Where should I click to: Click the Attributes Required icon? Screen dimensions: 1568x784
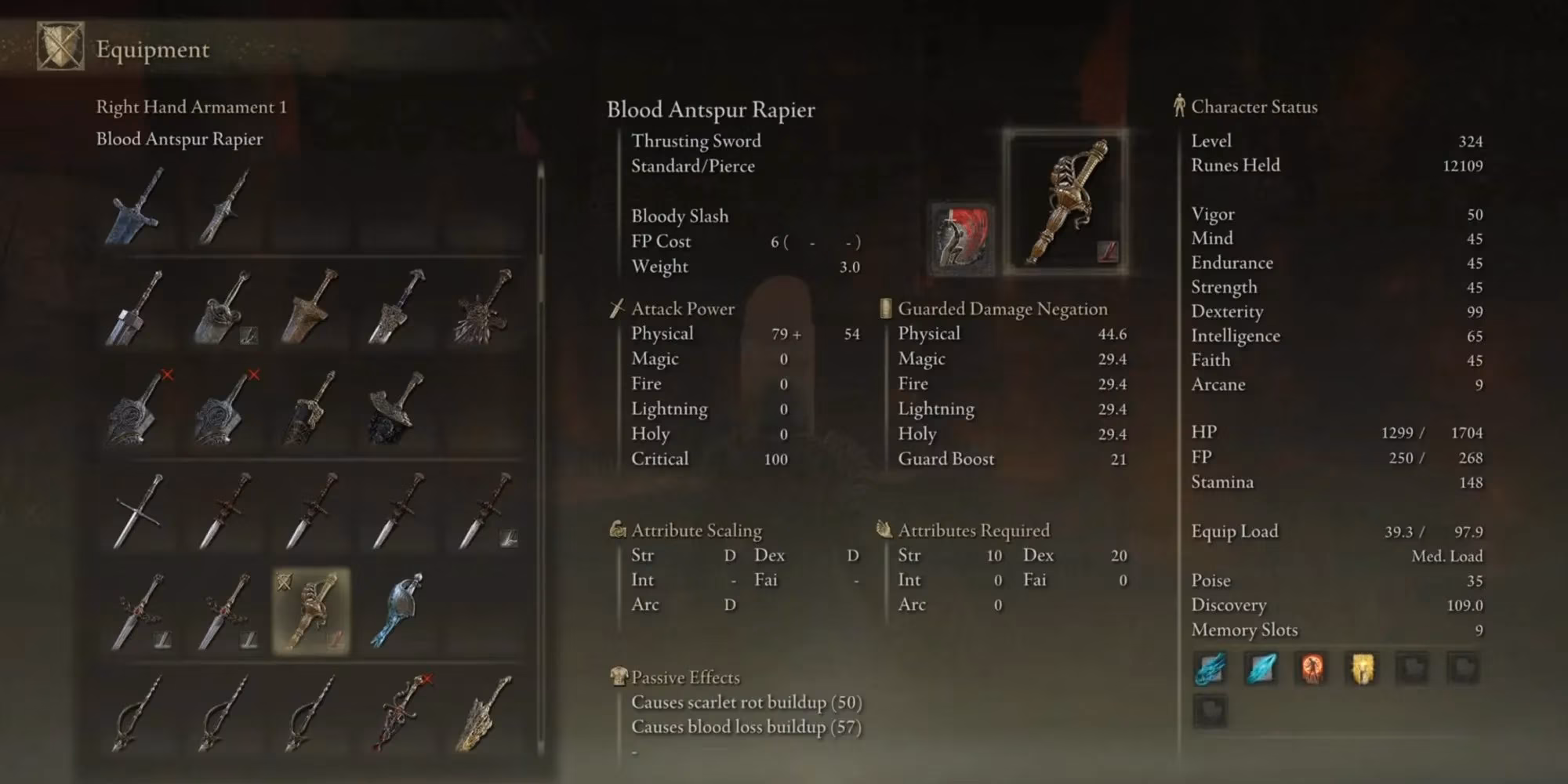(x=884, y=530)
